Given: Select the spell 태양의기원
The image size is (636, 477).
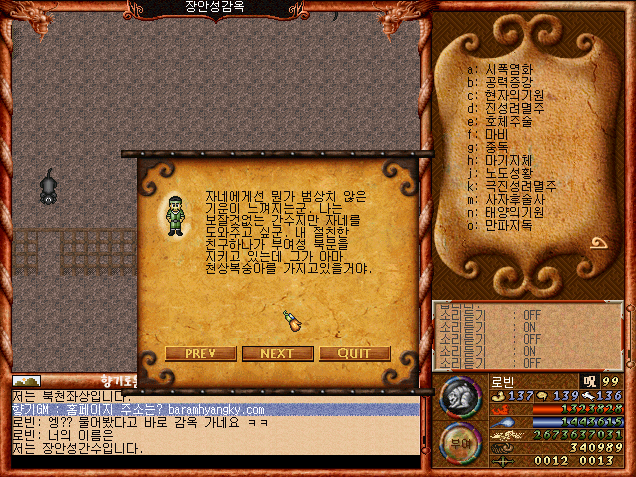Looking at the screenshot, I should 514,212.
